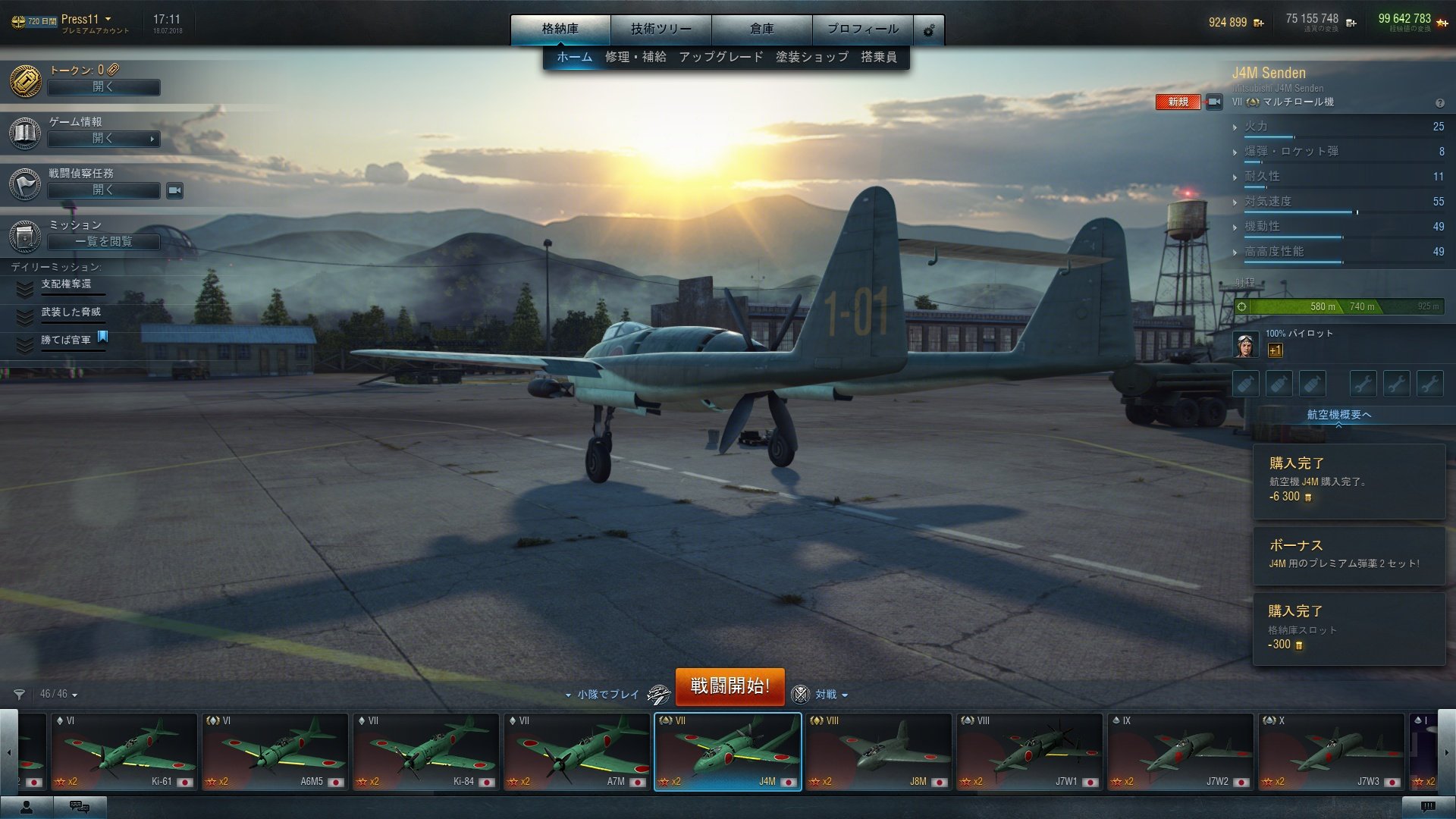1456x819 pixels.
Task: Click the filter icon near 46/46
Action: [19, 694]
